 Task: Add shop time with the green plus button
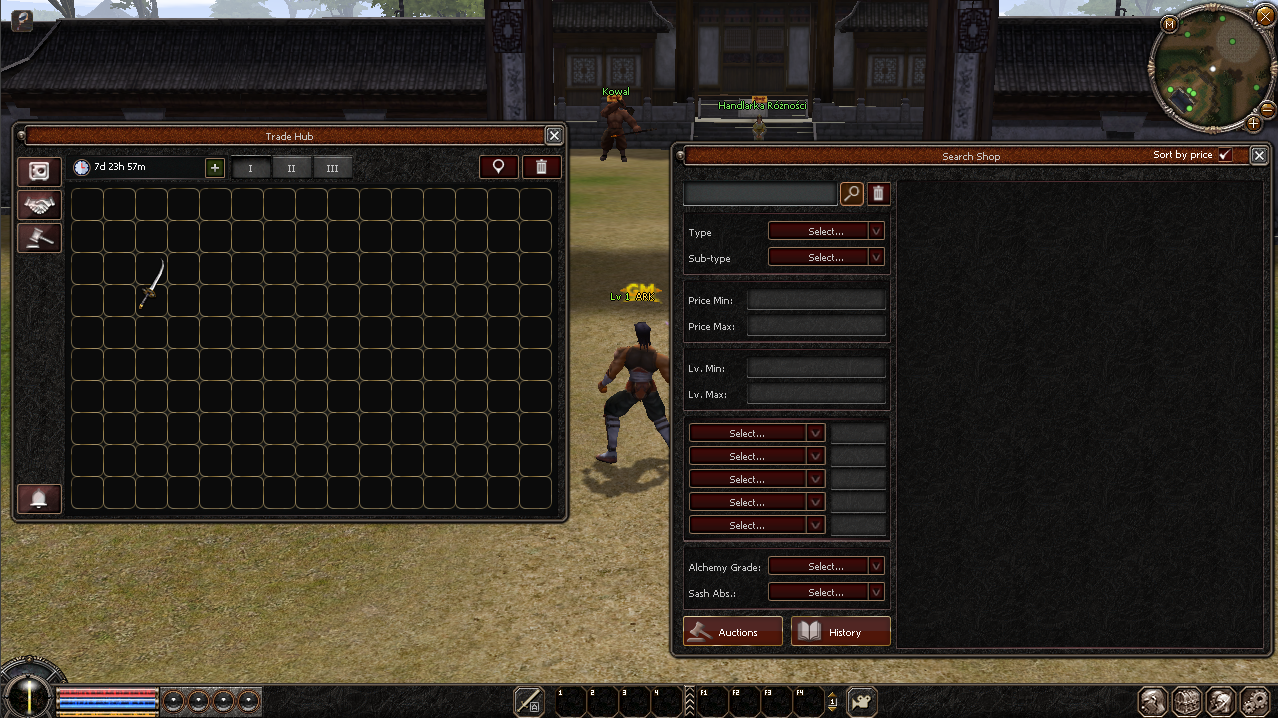tap(215, 167)
